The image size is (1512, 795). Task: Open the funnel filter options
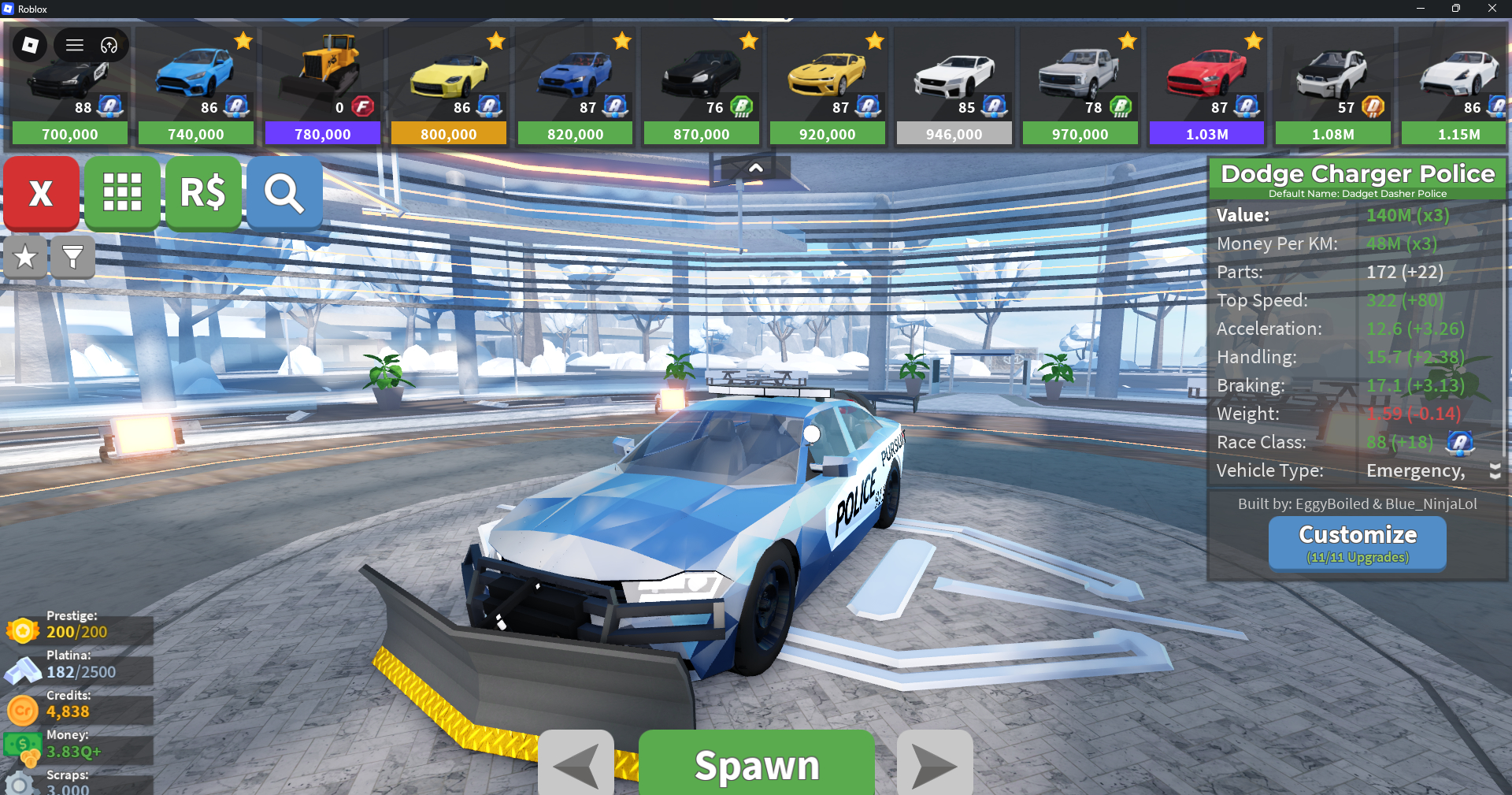click(x=72, y=257)
